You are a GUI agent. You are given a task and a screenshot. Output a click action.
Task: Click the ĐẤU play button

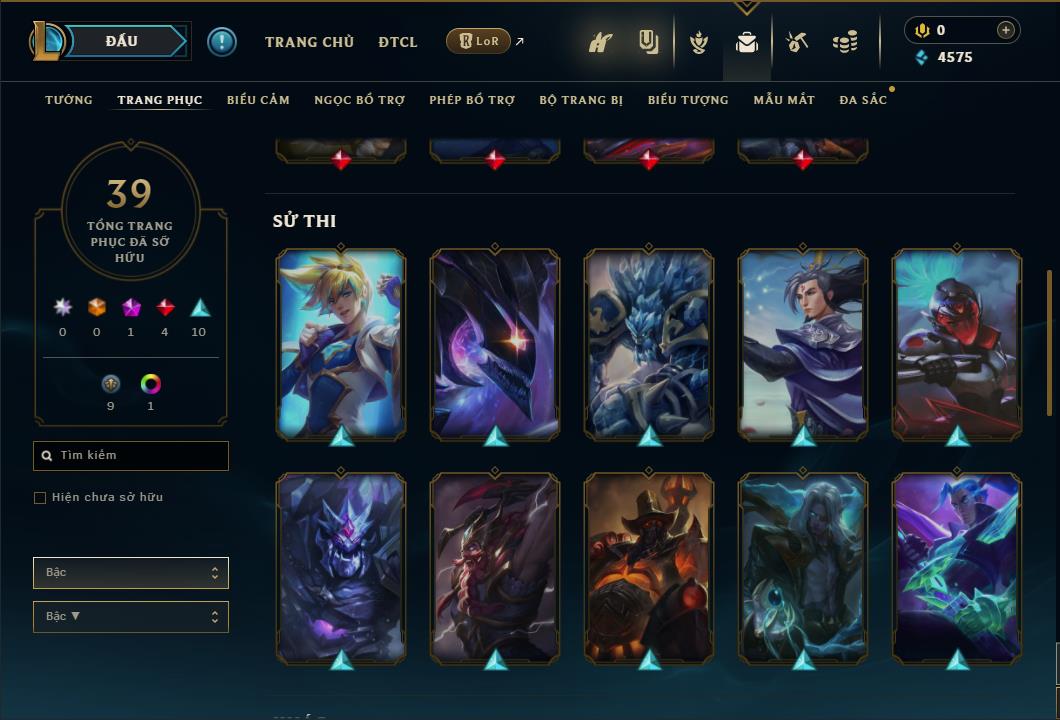pyautogui.click(x=122, y=41)
